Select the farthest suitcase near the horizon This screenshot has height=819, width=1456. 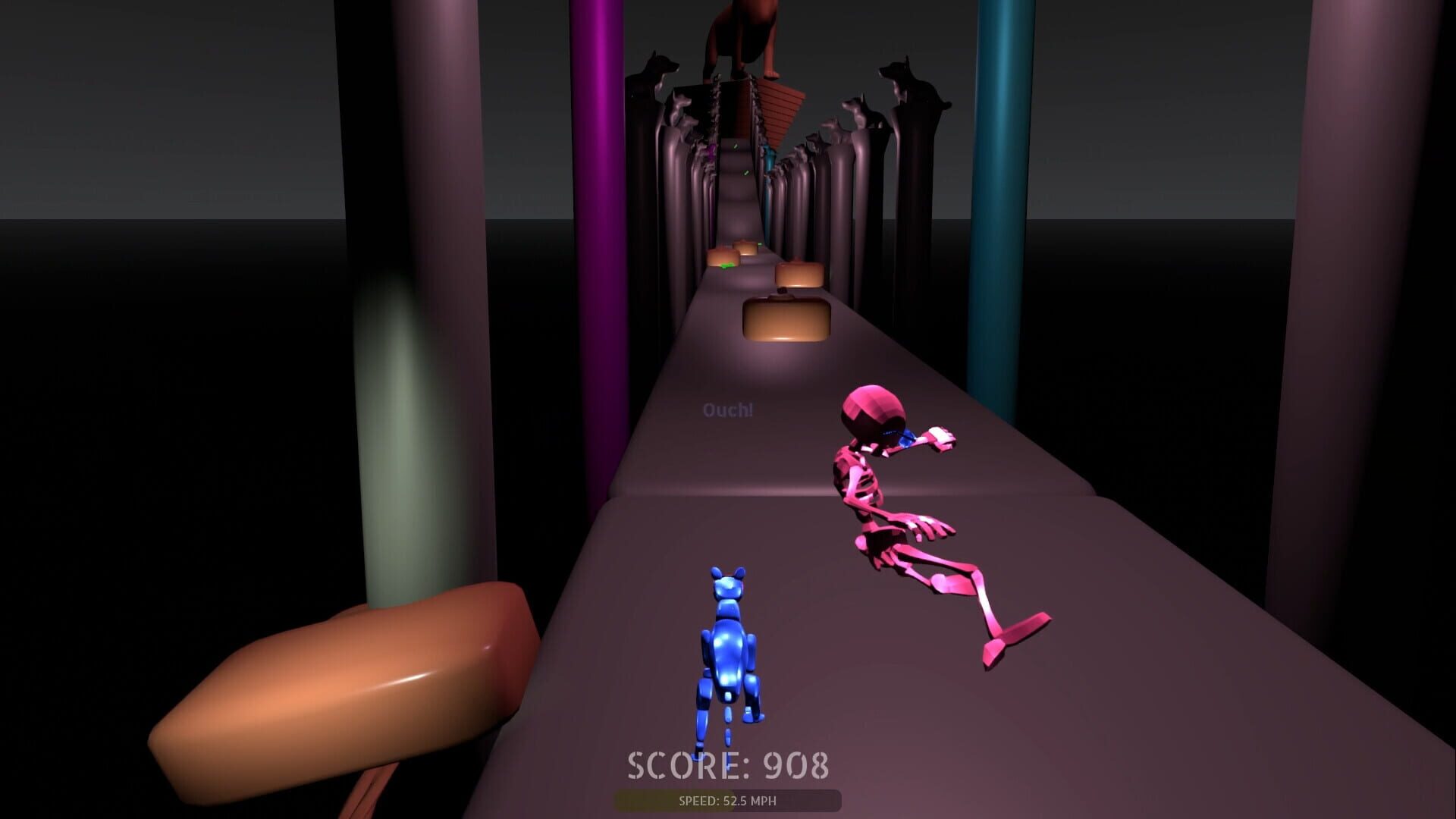tap(746, 247)
